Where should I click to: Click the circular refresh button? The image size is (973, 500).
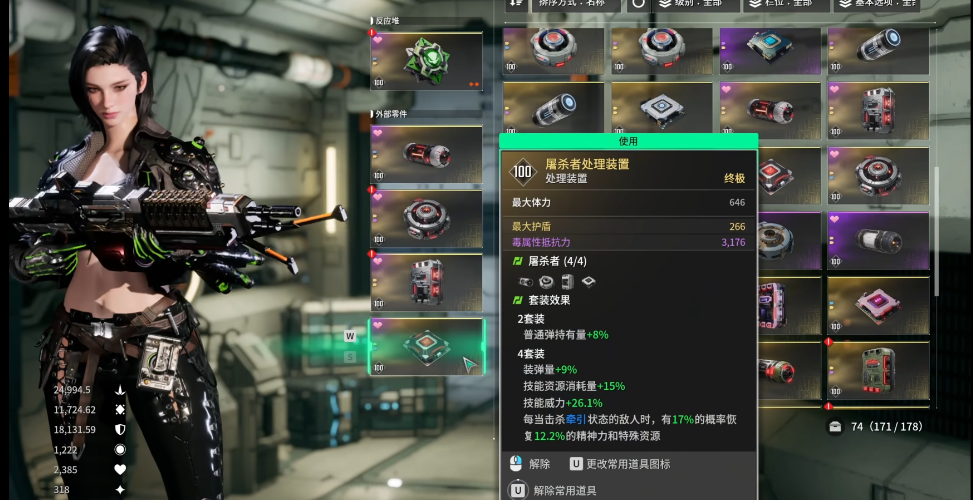638,4
